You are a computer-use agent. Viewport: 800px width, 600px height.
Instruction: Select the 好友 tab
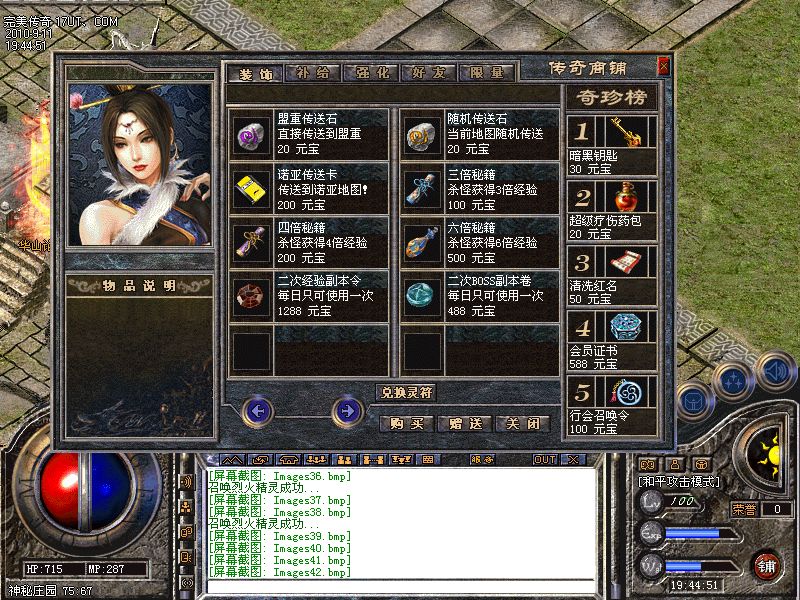pos(429,72)
